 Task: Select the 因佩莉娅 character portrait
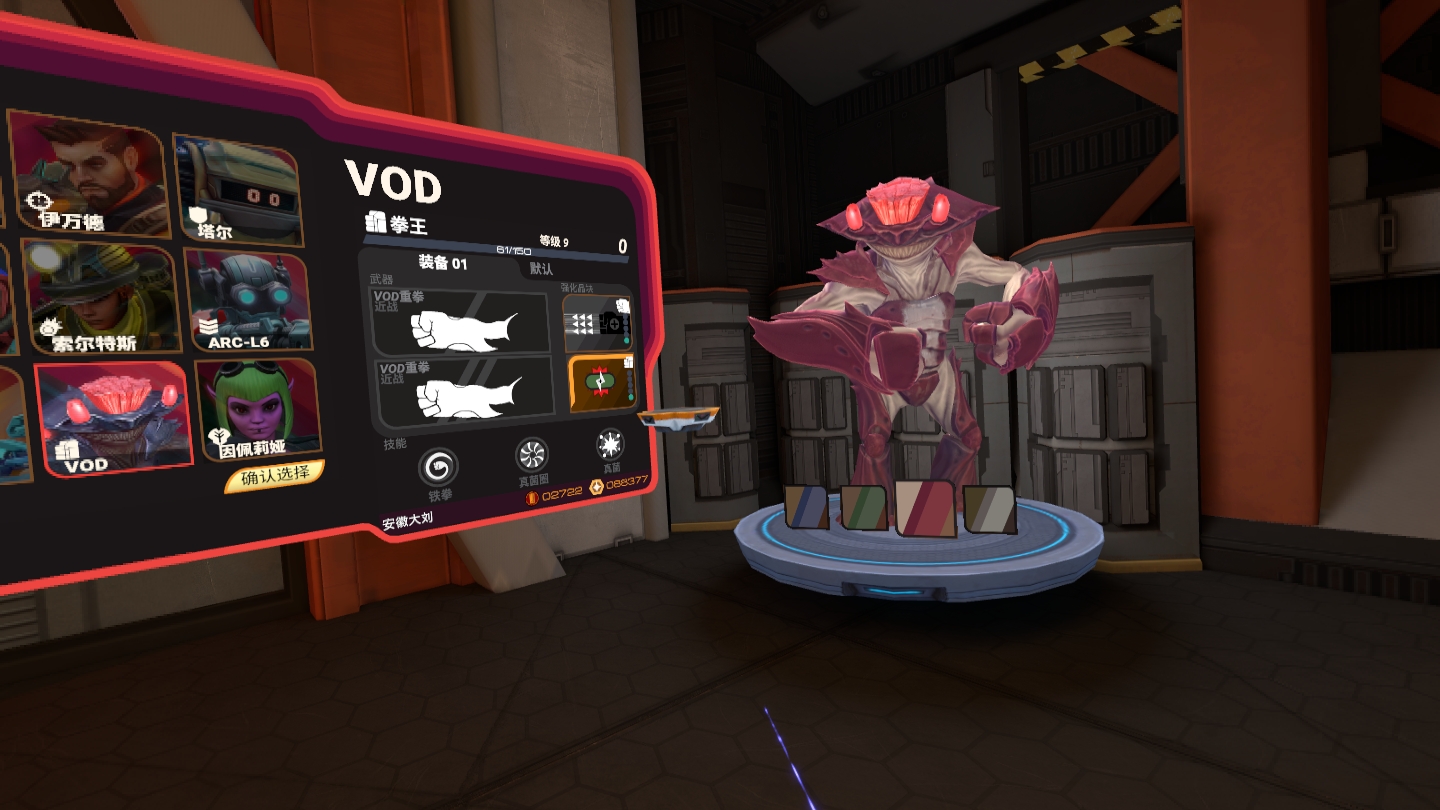[x=258, y=408]
